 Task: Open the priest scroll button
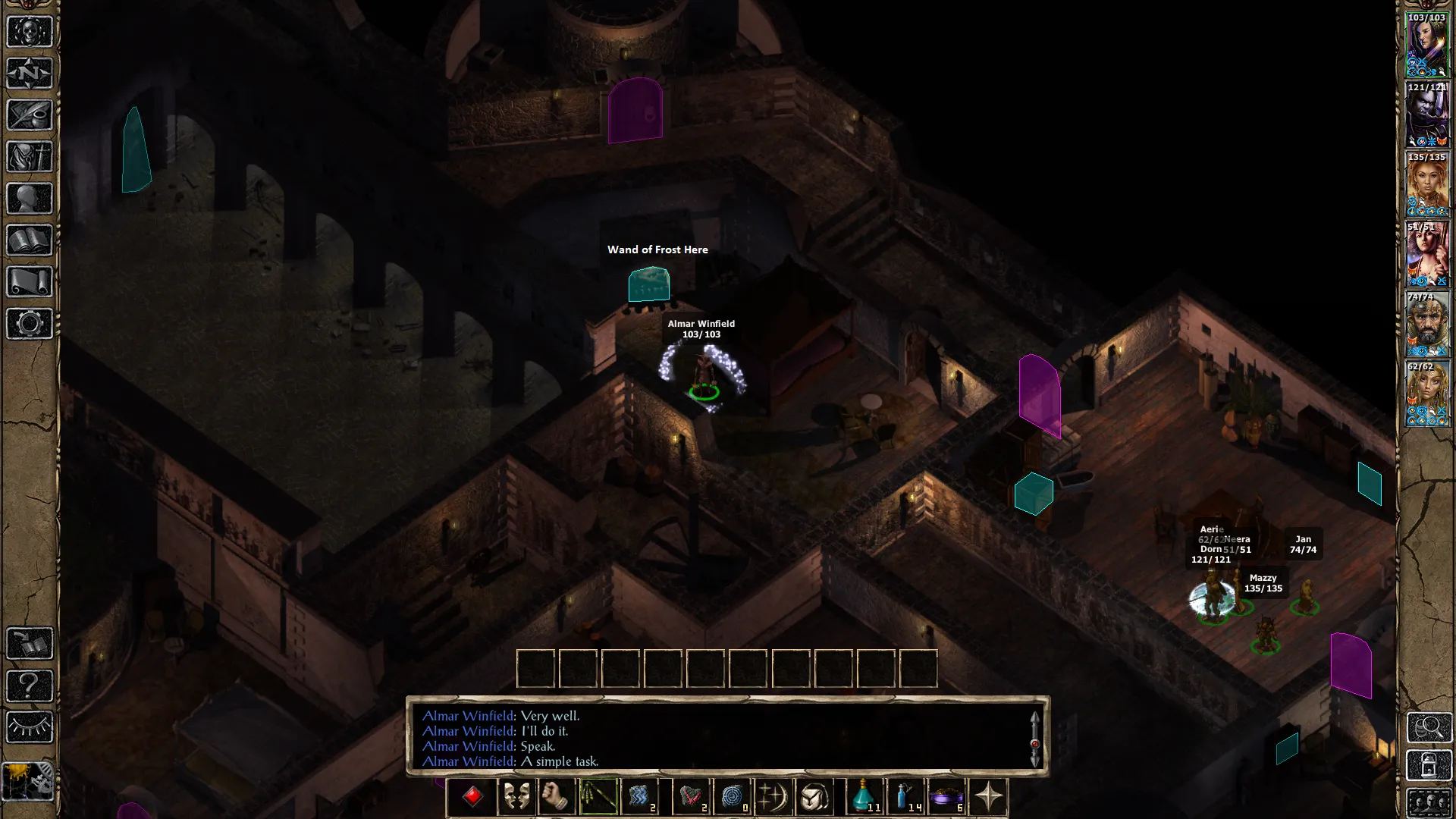click(x=30, y=282)
